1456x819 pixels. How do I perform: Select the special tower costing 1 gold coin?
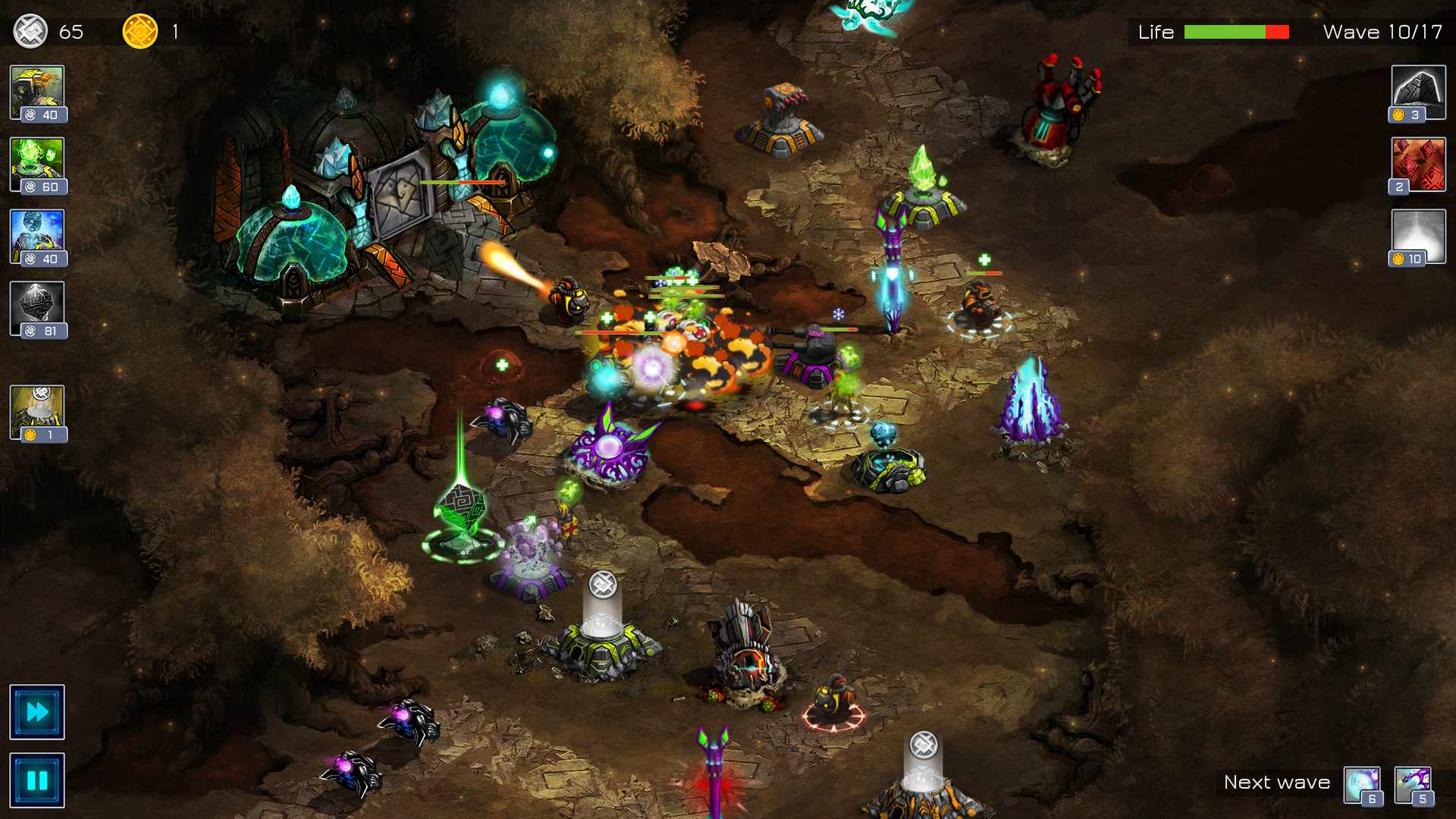[x=36, y=413]
